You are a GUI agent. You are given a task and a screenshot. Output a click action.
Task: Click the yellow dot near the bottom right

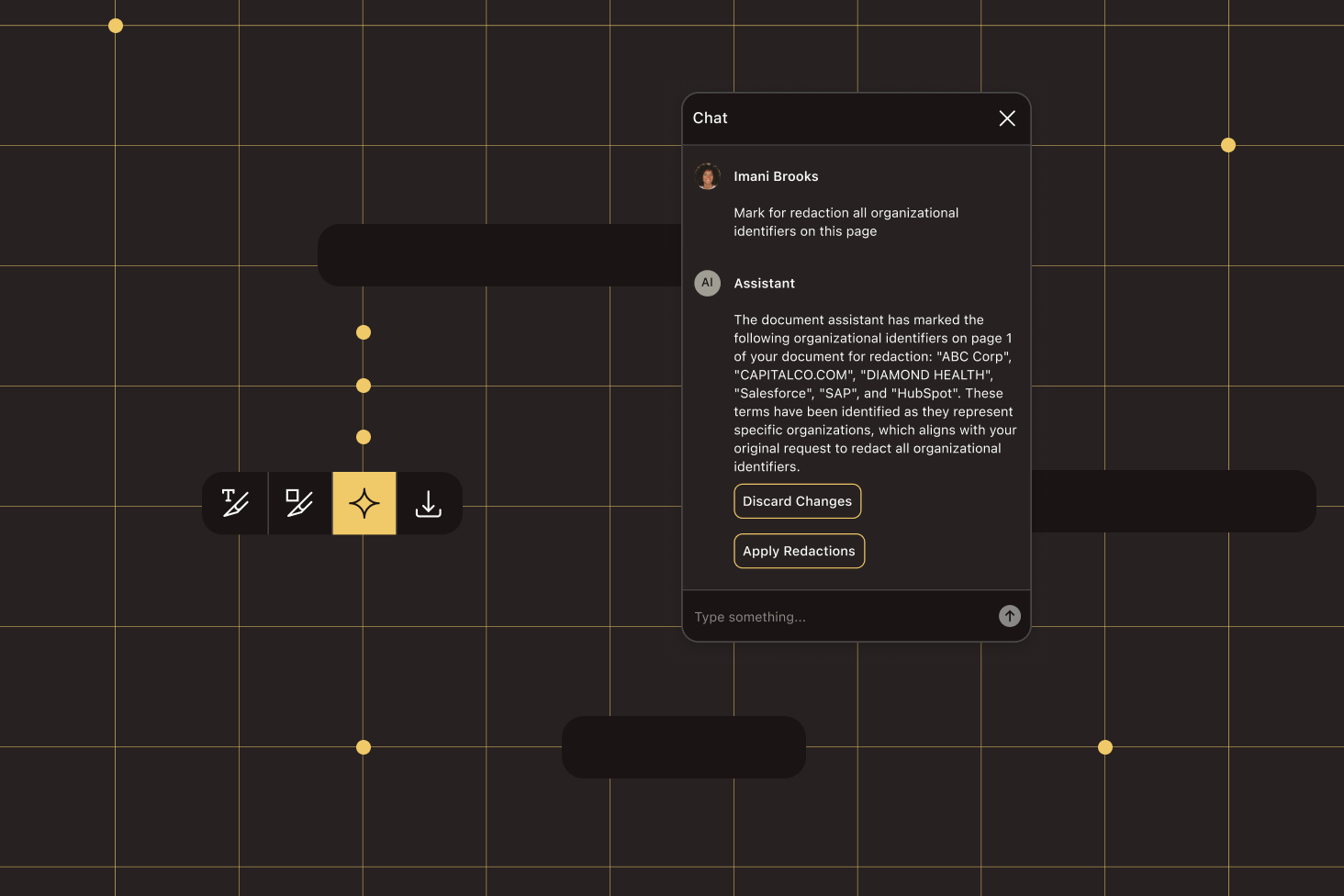coord(1105,747)
